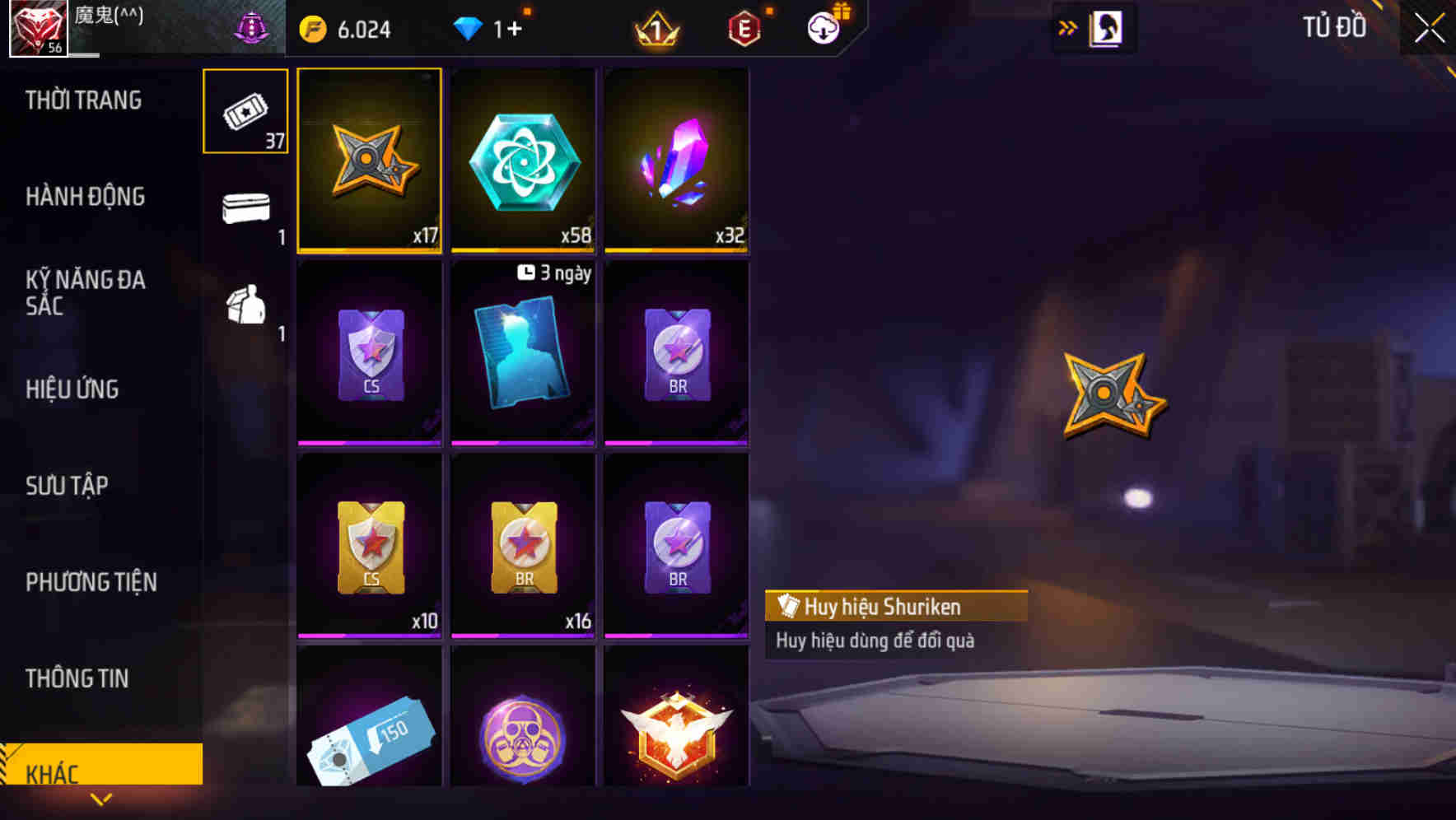The width and height of the screenshot is (1456, 820).
Task: Switch to the ticket category tab showing 37
Action: (245, 111)
